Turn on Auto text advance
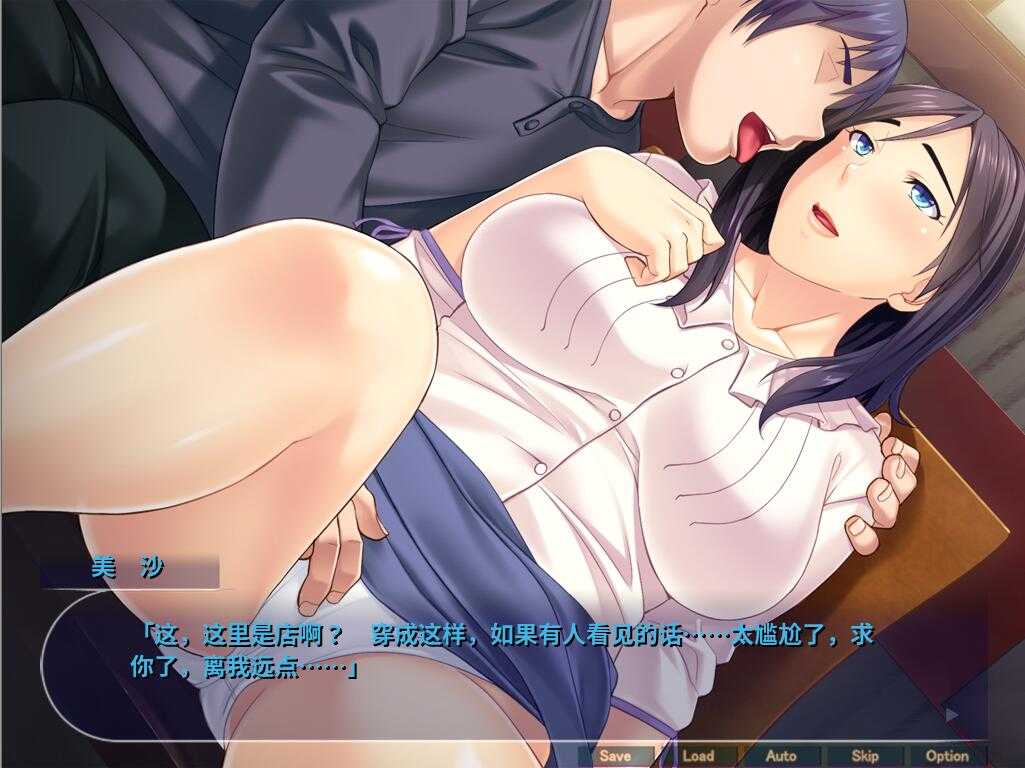The height and width of the screenshot is (768, 1025). tap(781, 756)
